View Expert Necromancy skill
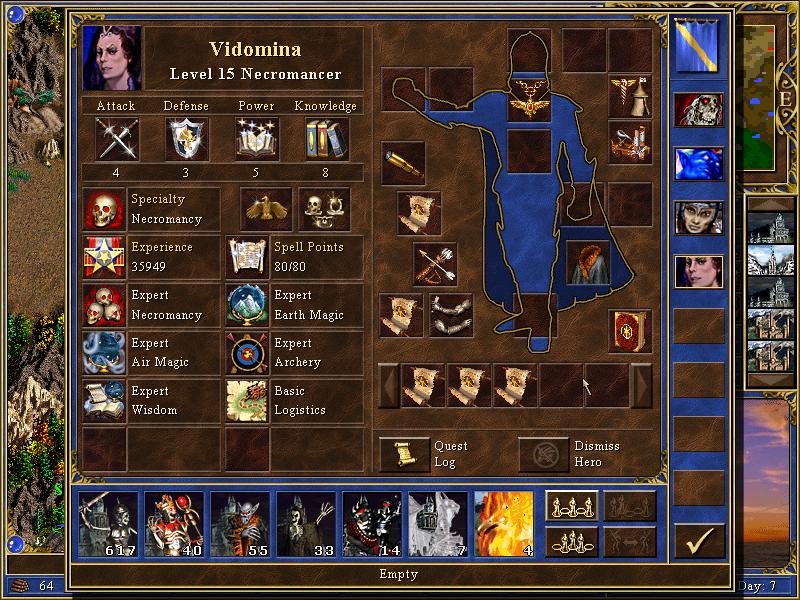 pyautogui.click(x=105, y=305)
